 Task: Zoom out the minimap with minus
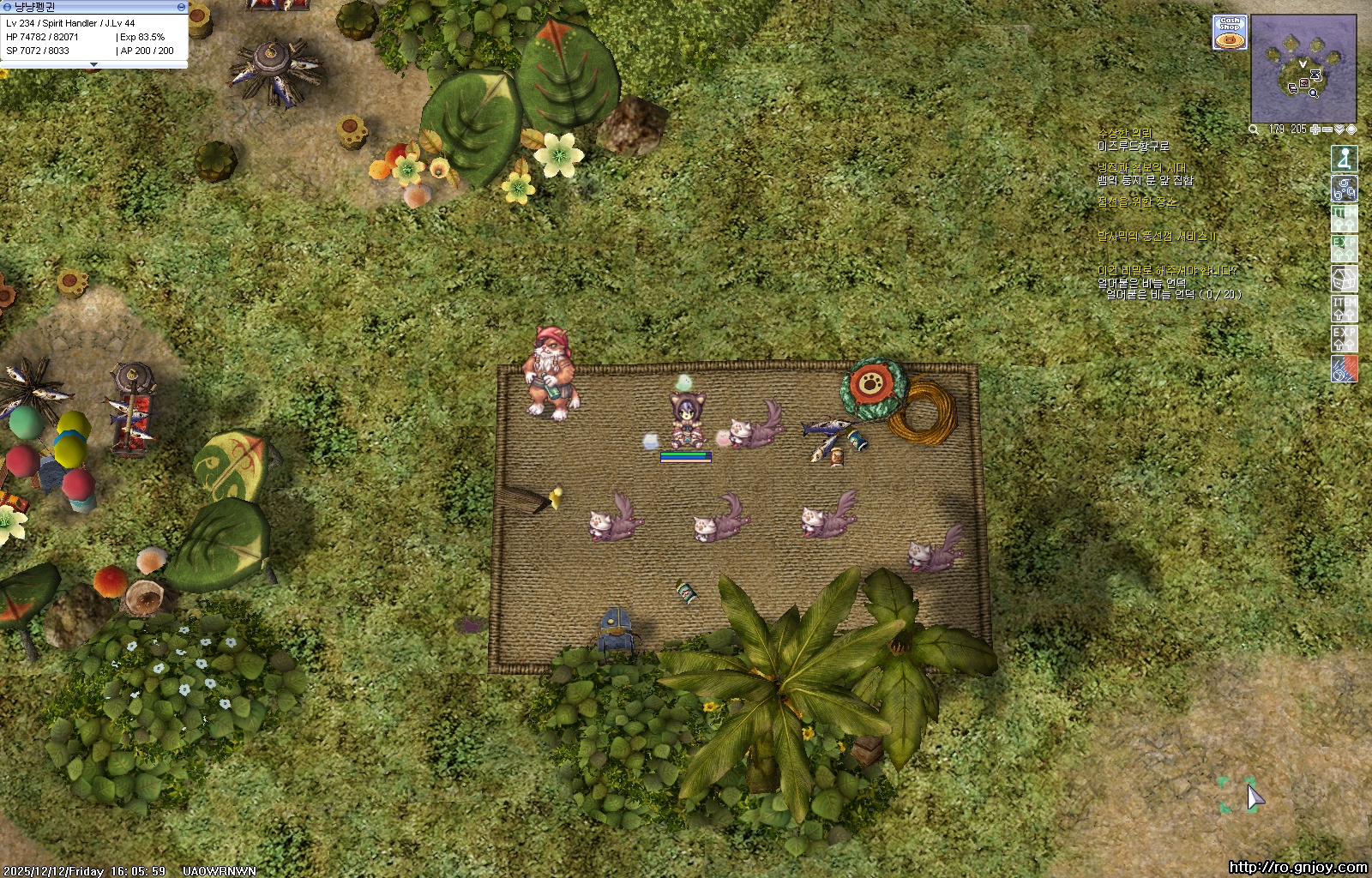(1327, 129)
